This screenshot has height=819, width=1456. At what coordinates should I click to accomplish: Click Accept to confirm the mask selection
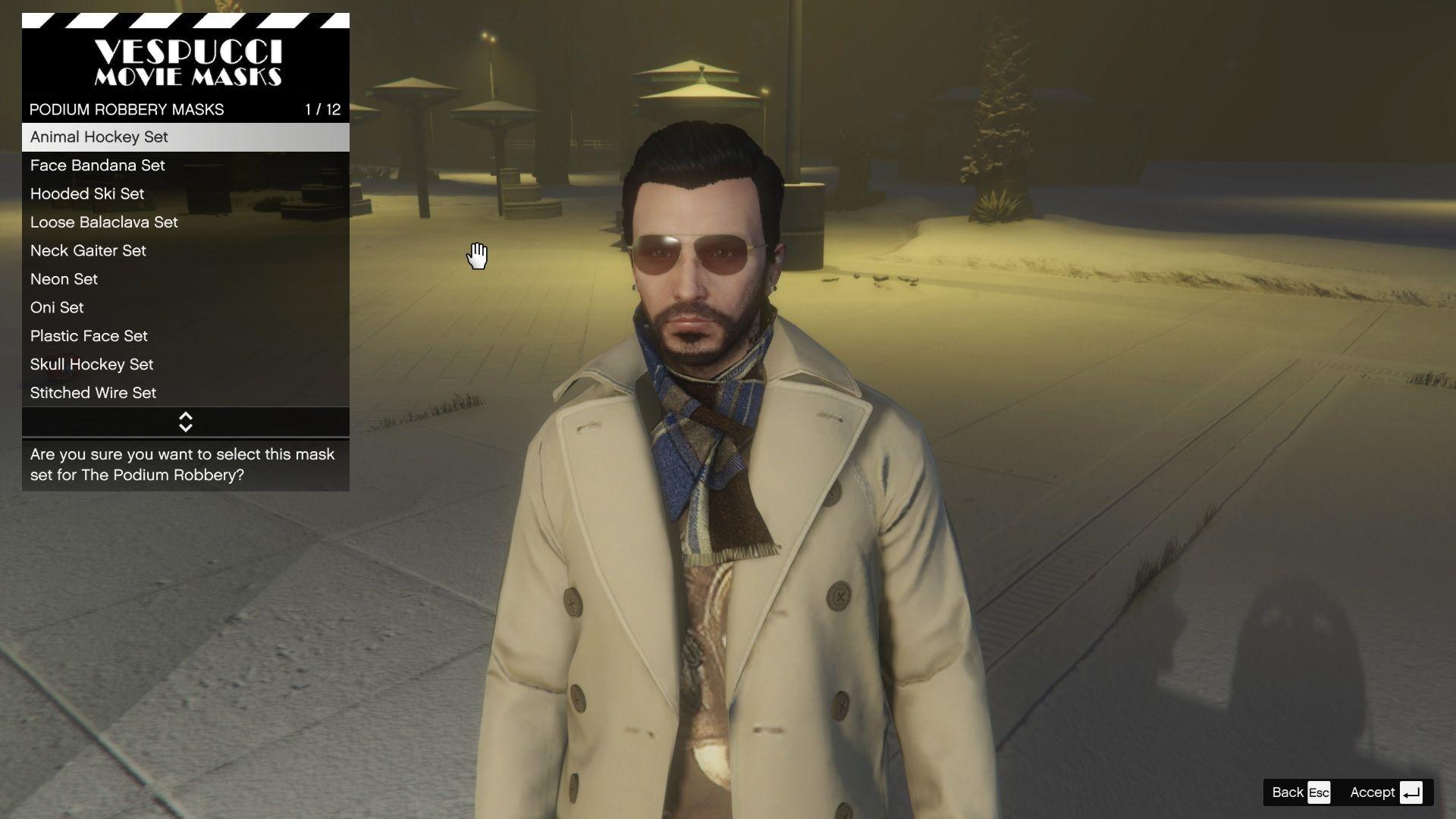point(1371,792)
